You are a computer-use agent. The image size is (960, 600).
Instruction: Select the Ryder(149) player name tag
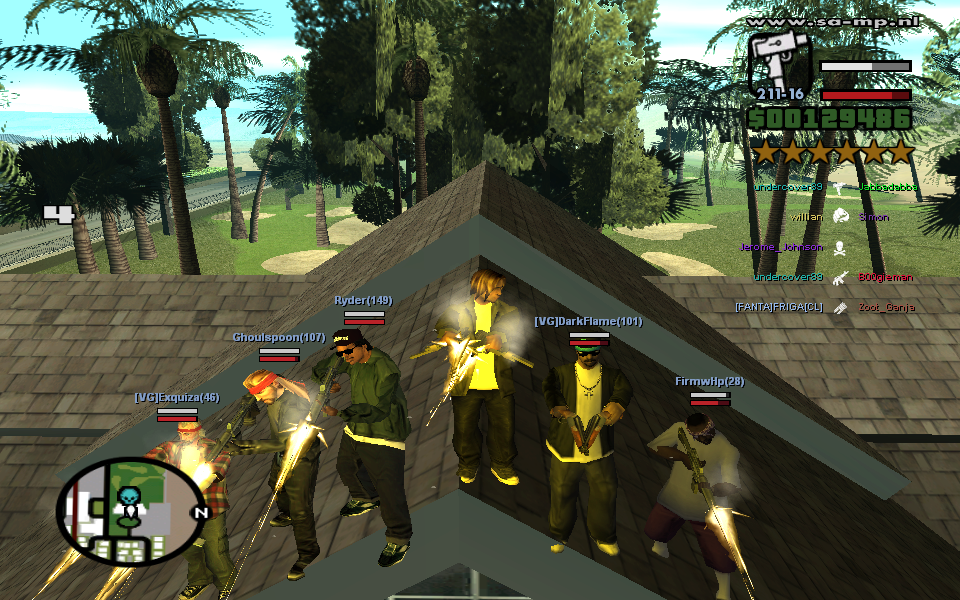[363, 300]
